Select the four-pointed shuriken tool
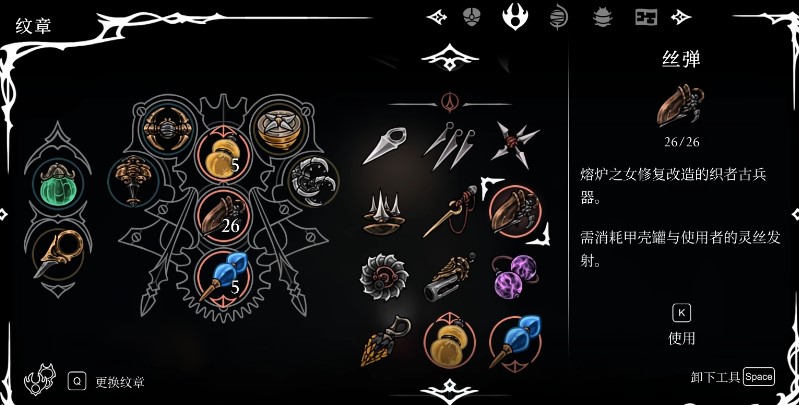799x405 pixels. click(514, 144)
